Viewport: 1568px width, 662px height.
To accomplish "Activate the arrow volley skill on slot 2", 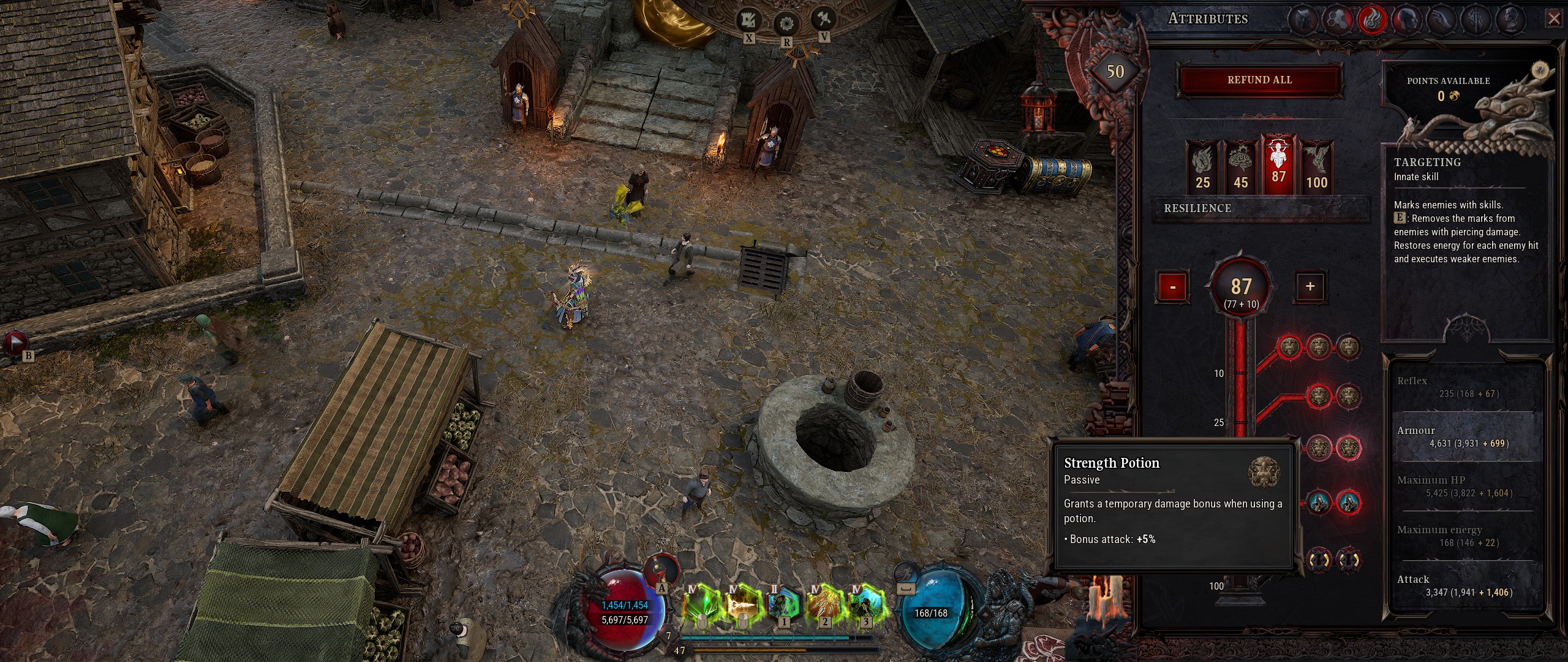I will click(825, 604).
